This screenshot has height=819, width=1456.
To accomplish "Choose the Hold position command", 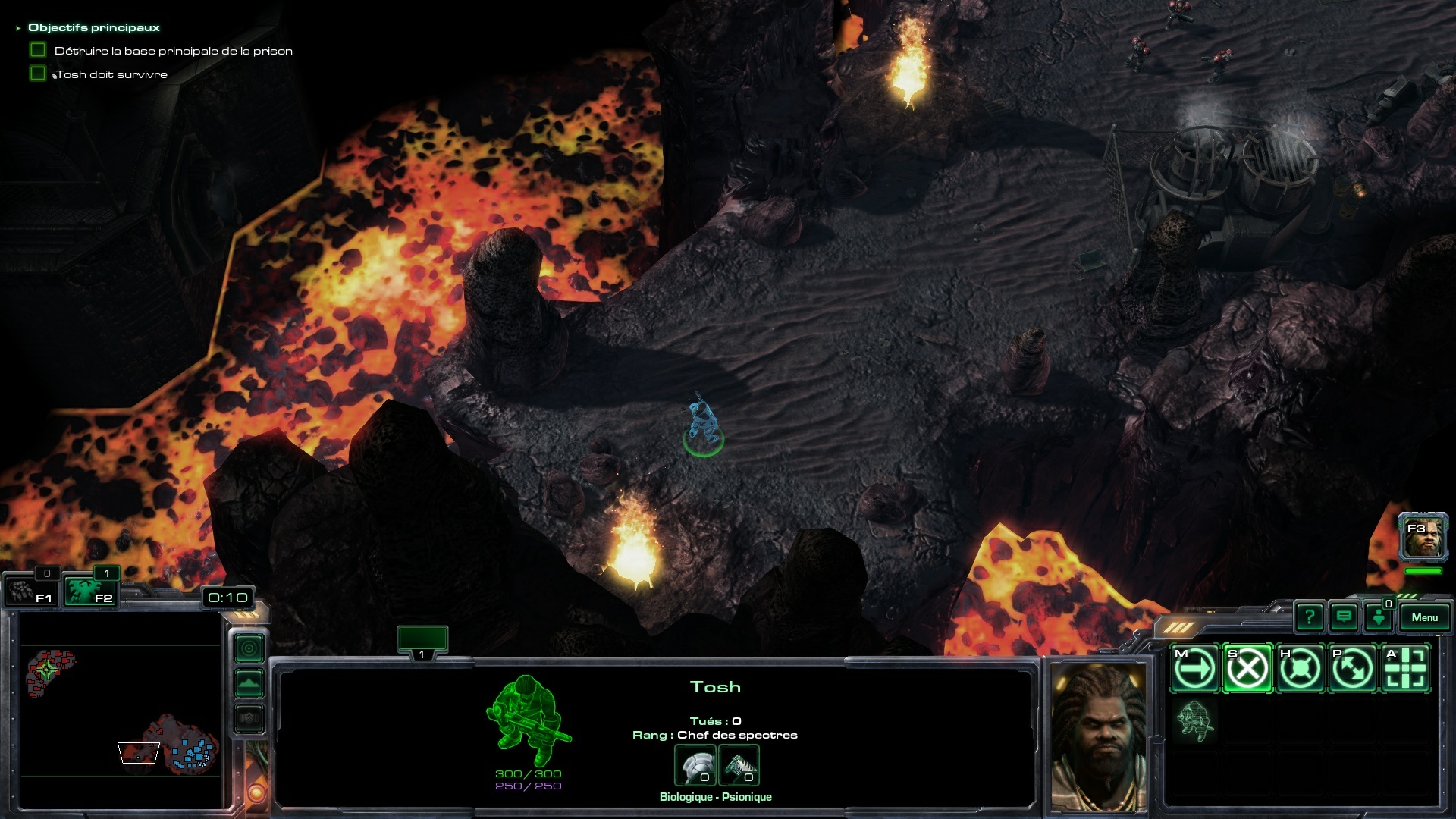I will click(1301, 669).
